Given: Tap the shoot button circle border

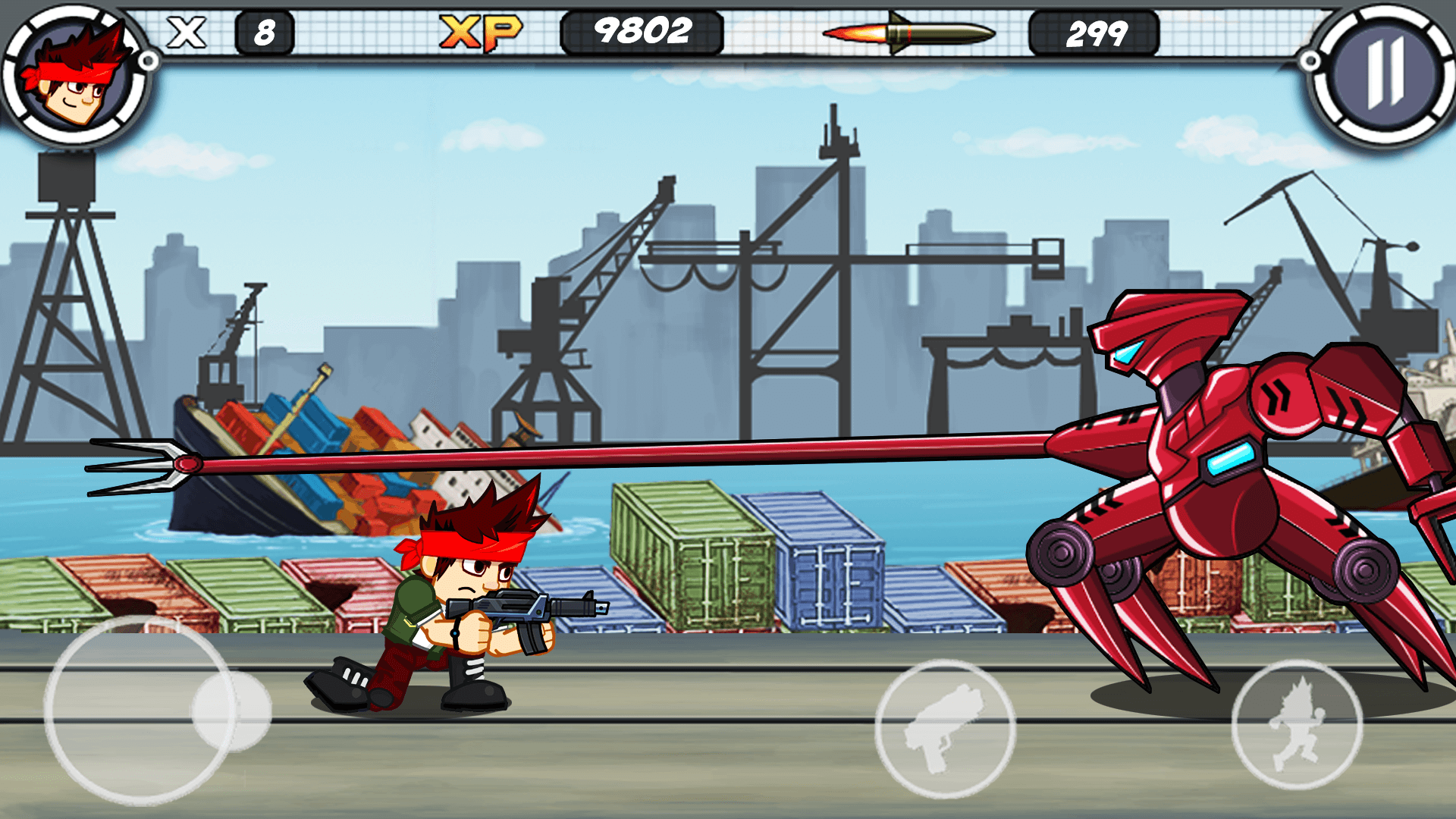Looking at the screenshot, I should [x=948, y=660].
